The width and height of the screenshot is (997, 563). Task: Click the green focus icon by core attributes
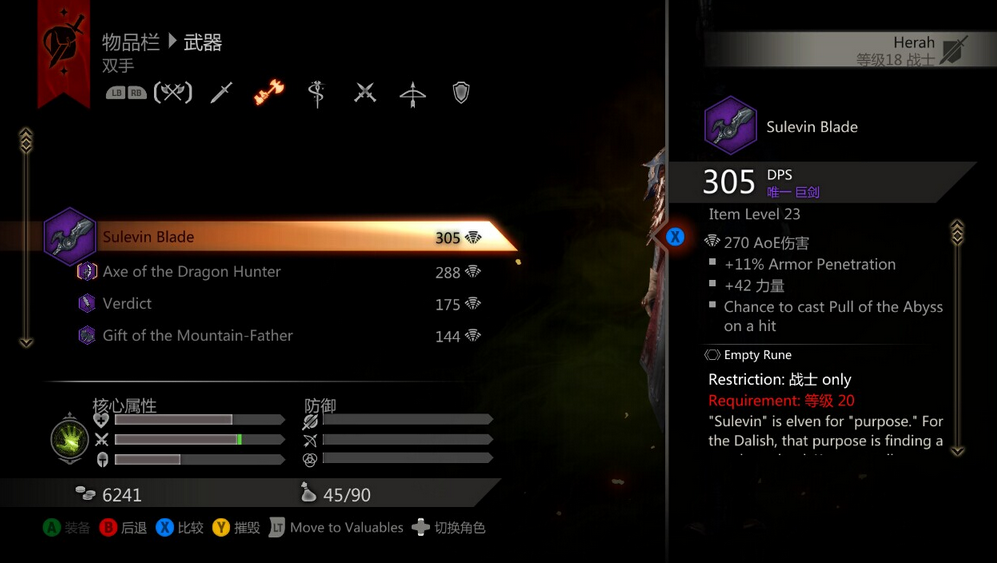coord(68,440)
